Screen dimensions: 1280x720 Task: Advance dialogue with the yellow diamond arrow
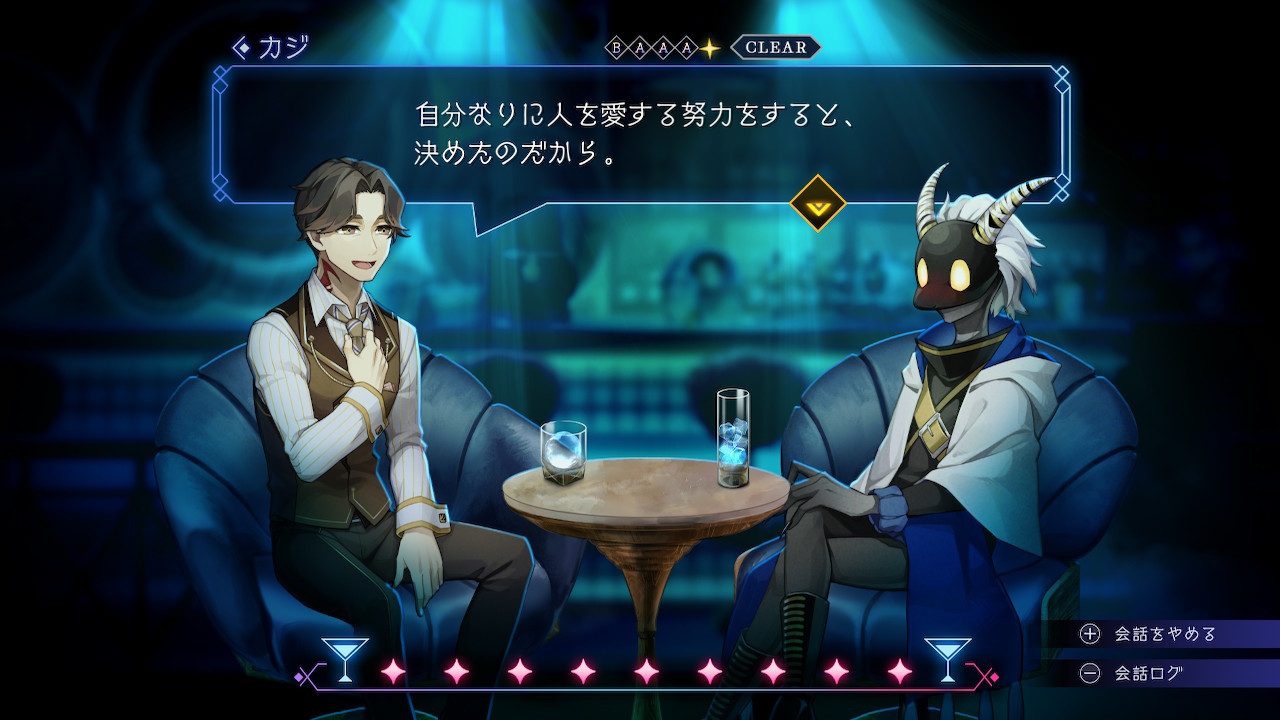pos(817,203)
